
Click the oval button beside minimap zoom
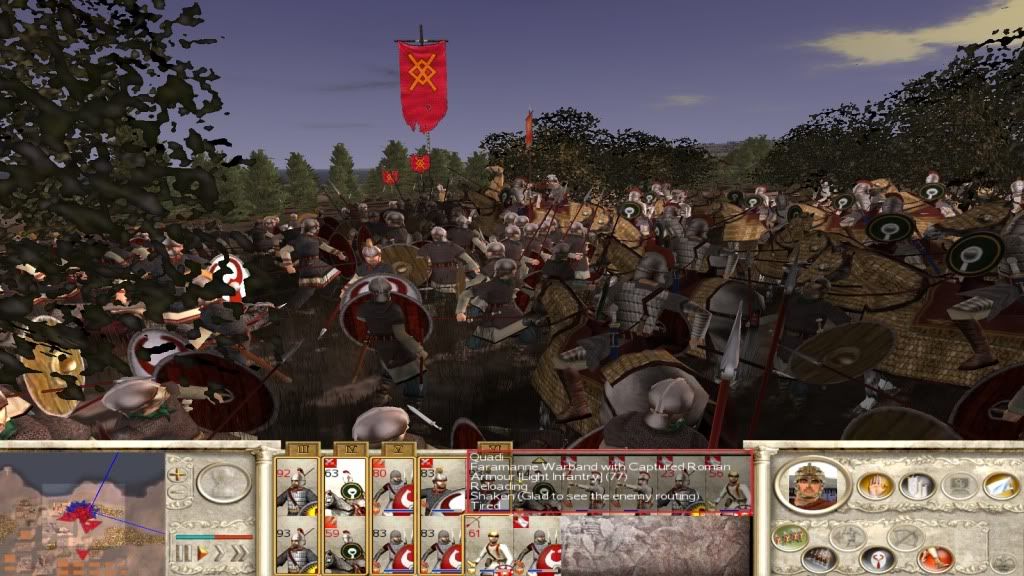pyautogui.click(x=223, y=483)
